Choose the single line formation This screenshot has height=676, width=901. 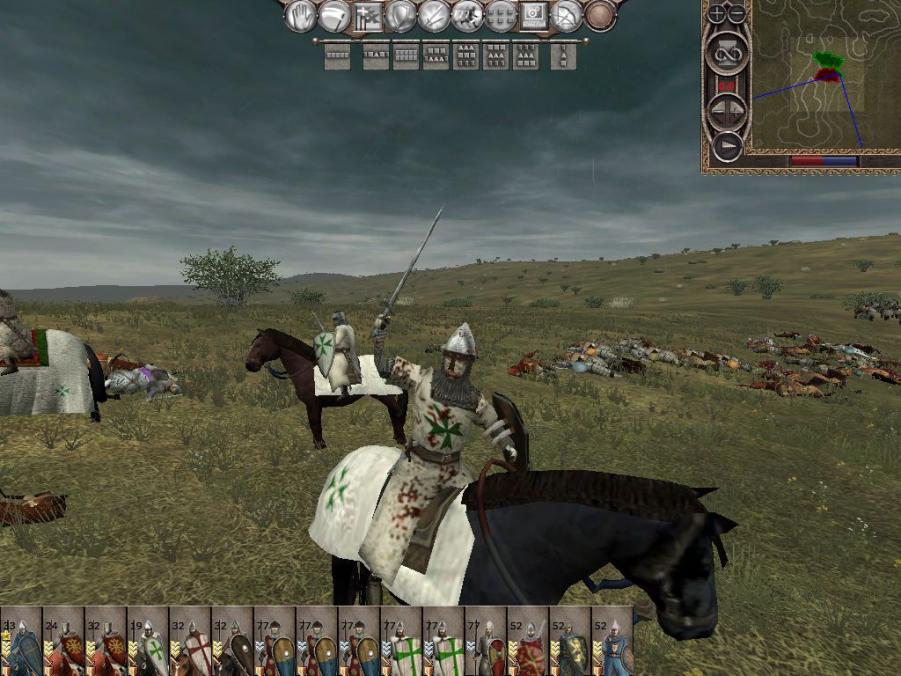coord(338,56)
